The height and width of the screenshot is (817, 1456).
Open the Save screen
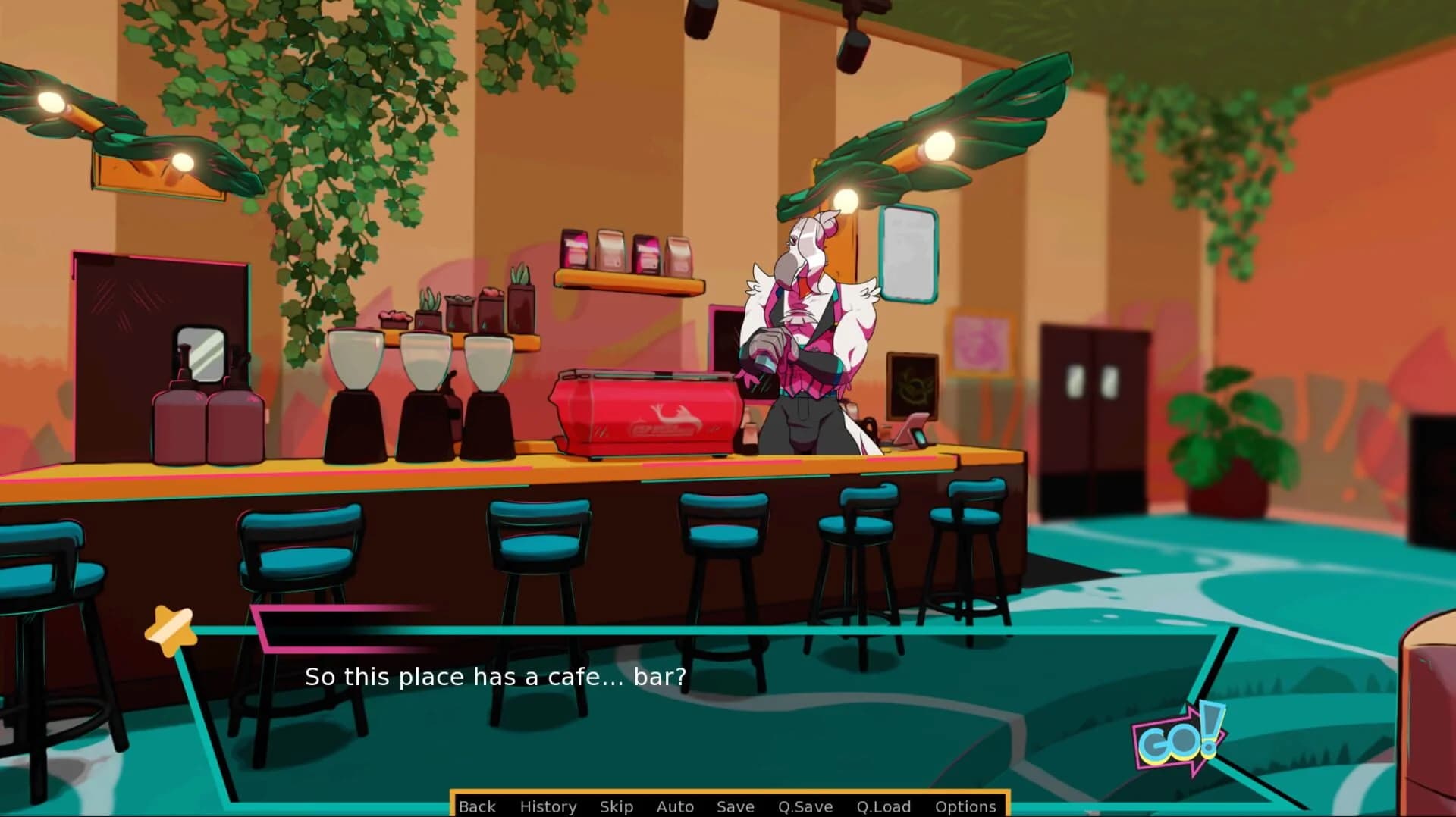coord(735,806)
